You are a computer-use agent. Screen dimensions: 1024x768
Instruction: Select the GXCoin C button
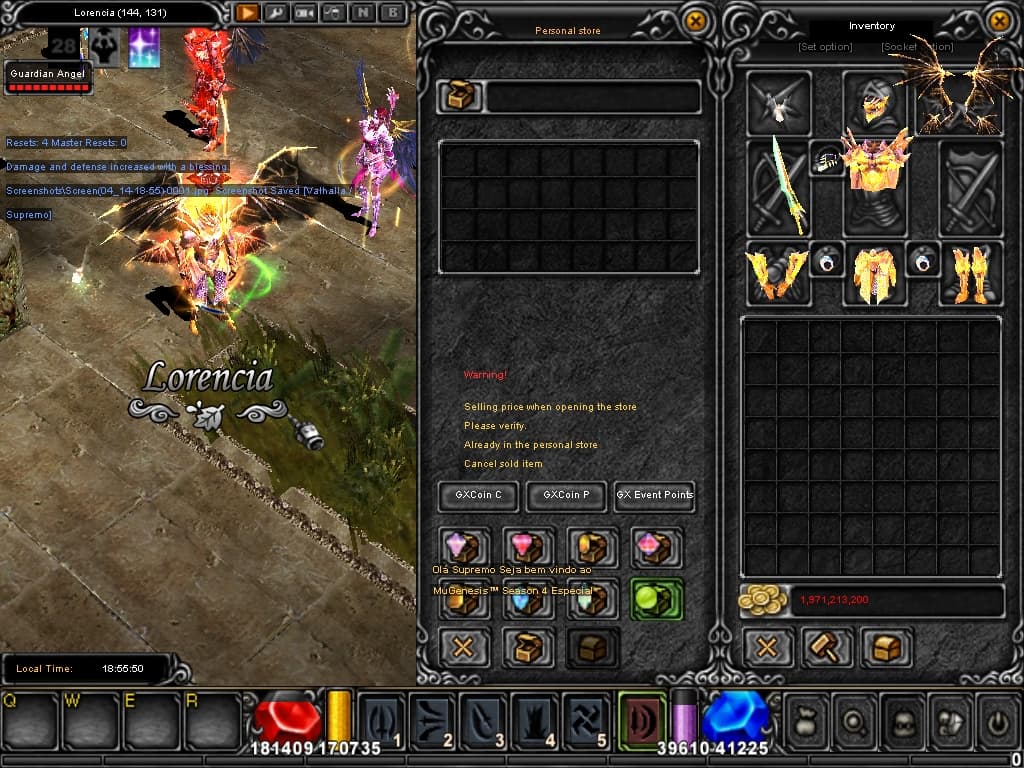pos(478,495)
